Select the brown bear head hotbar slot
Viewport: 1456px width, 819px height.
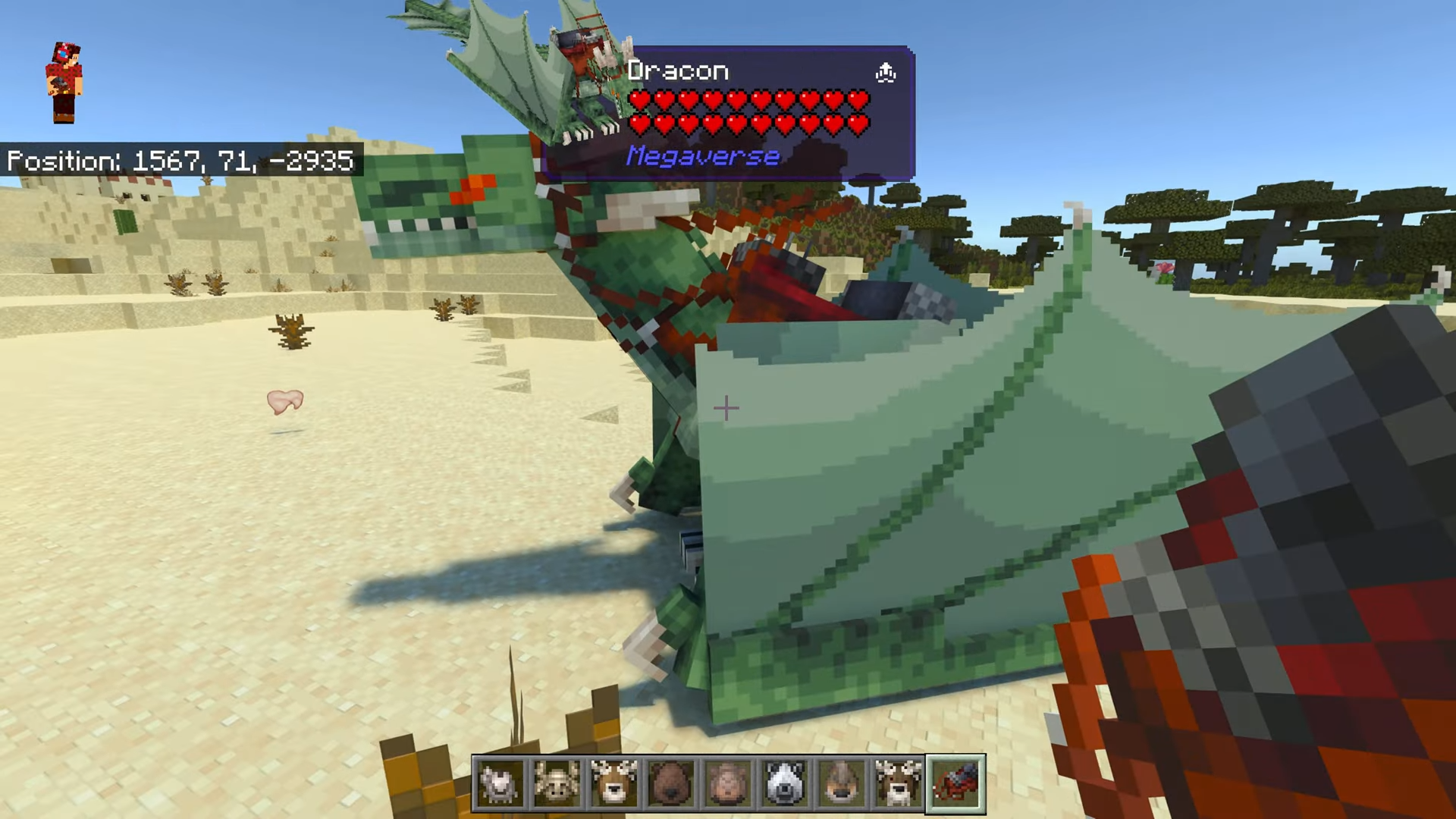pos(670,783)
